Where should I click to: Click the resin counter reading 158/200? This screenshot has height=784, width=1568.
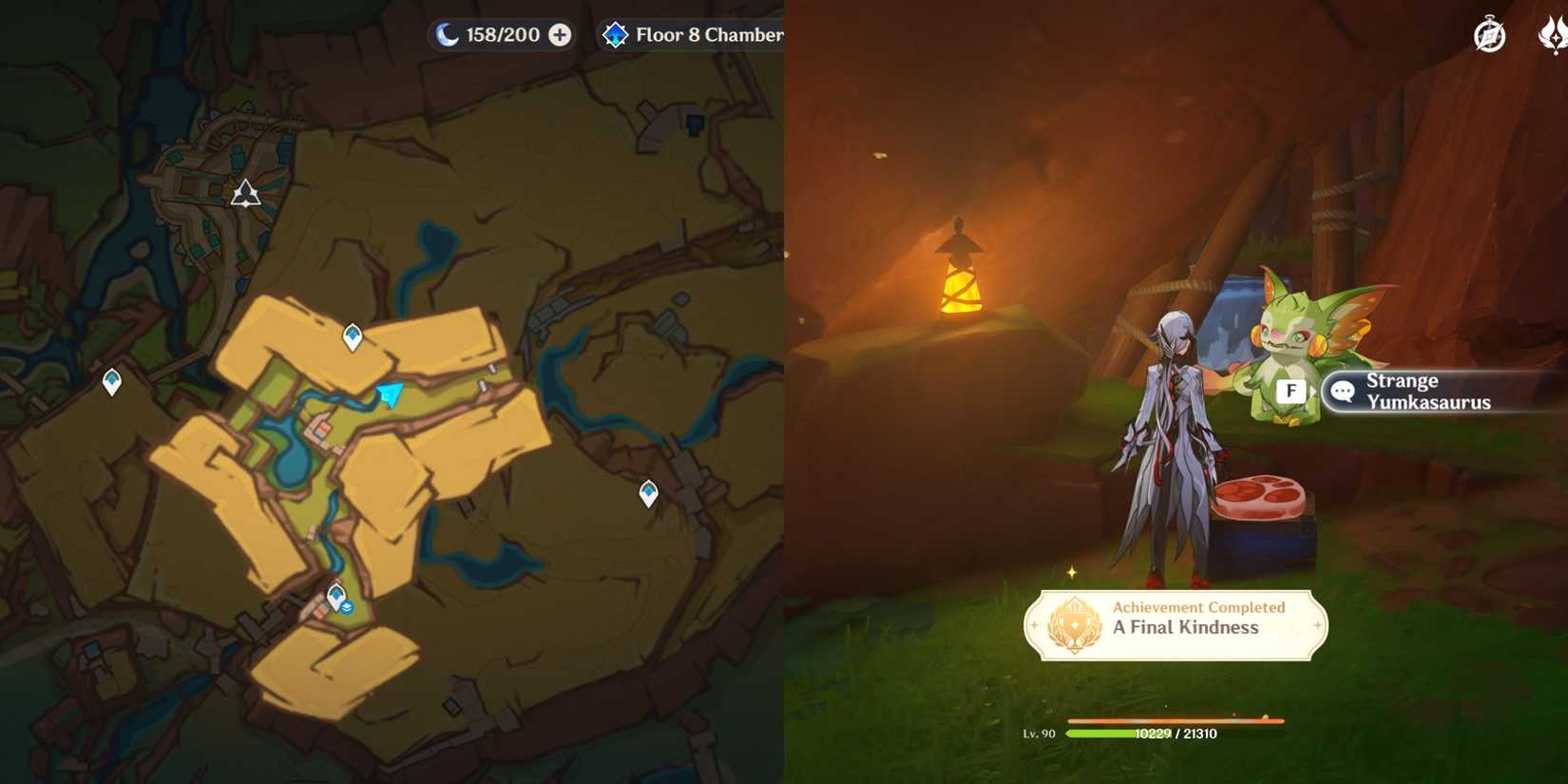pyautogui.click(x=499, y=34)
